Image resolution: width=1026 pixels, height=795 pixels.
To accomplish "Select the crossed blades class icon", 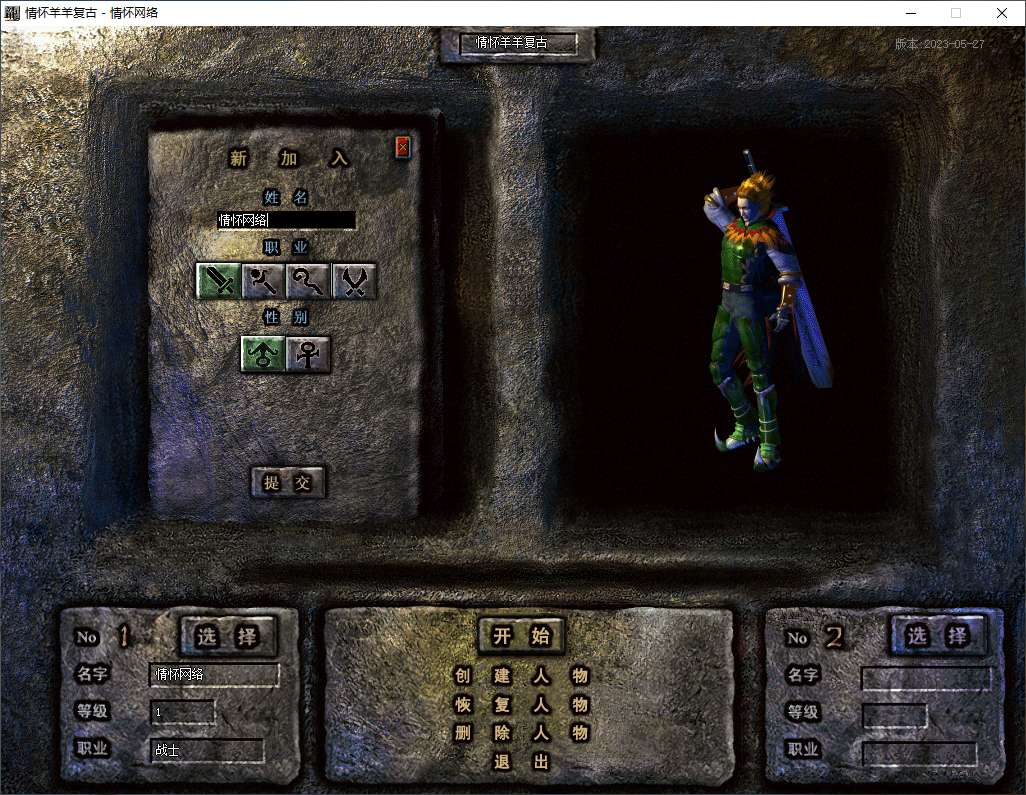I will 354,282.
